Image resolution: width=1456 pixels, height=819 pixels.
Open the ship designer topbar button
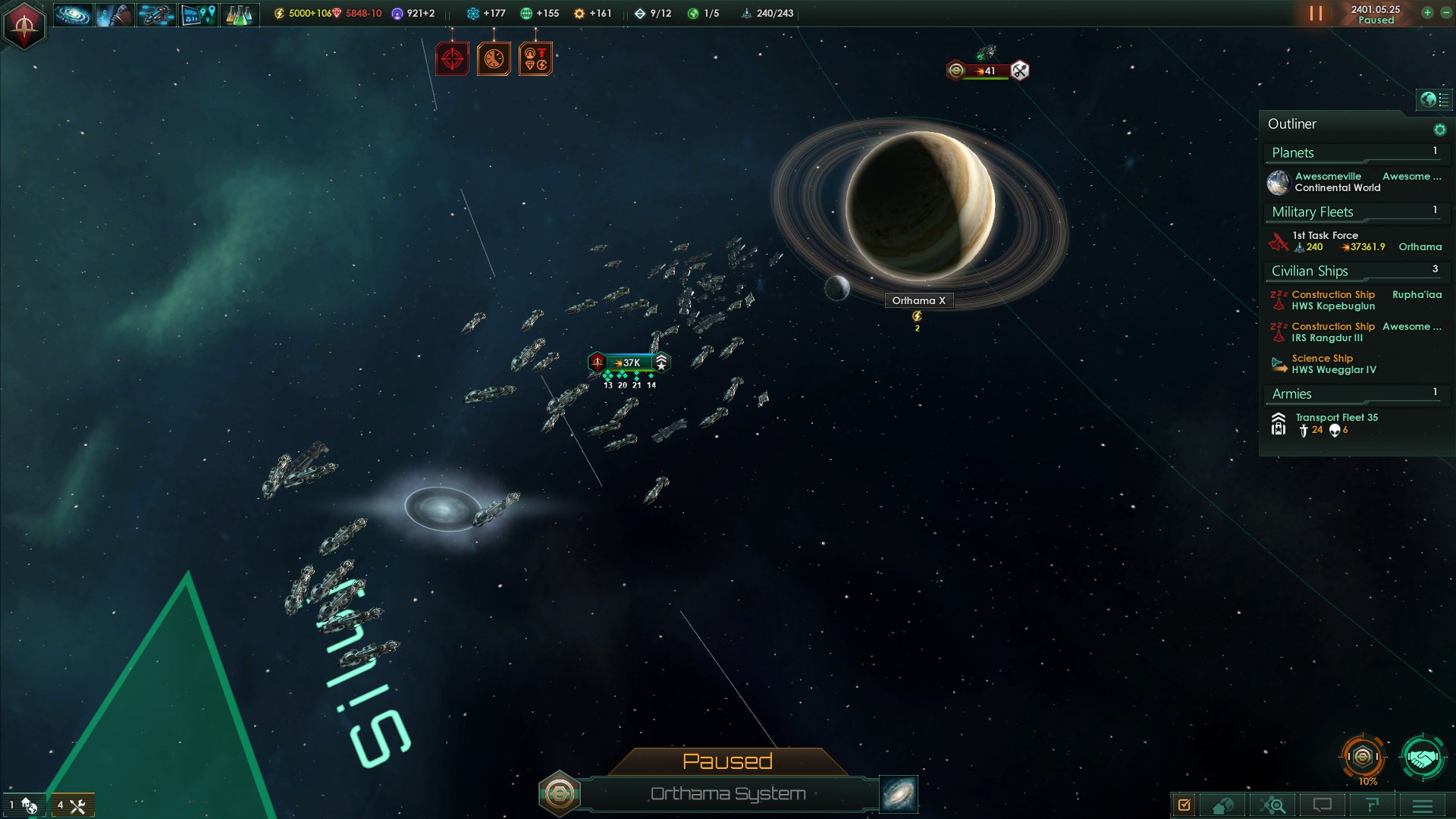click(x=156, y=14)
